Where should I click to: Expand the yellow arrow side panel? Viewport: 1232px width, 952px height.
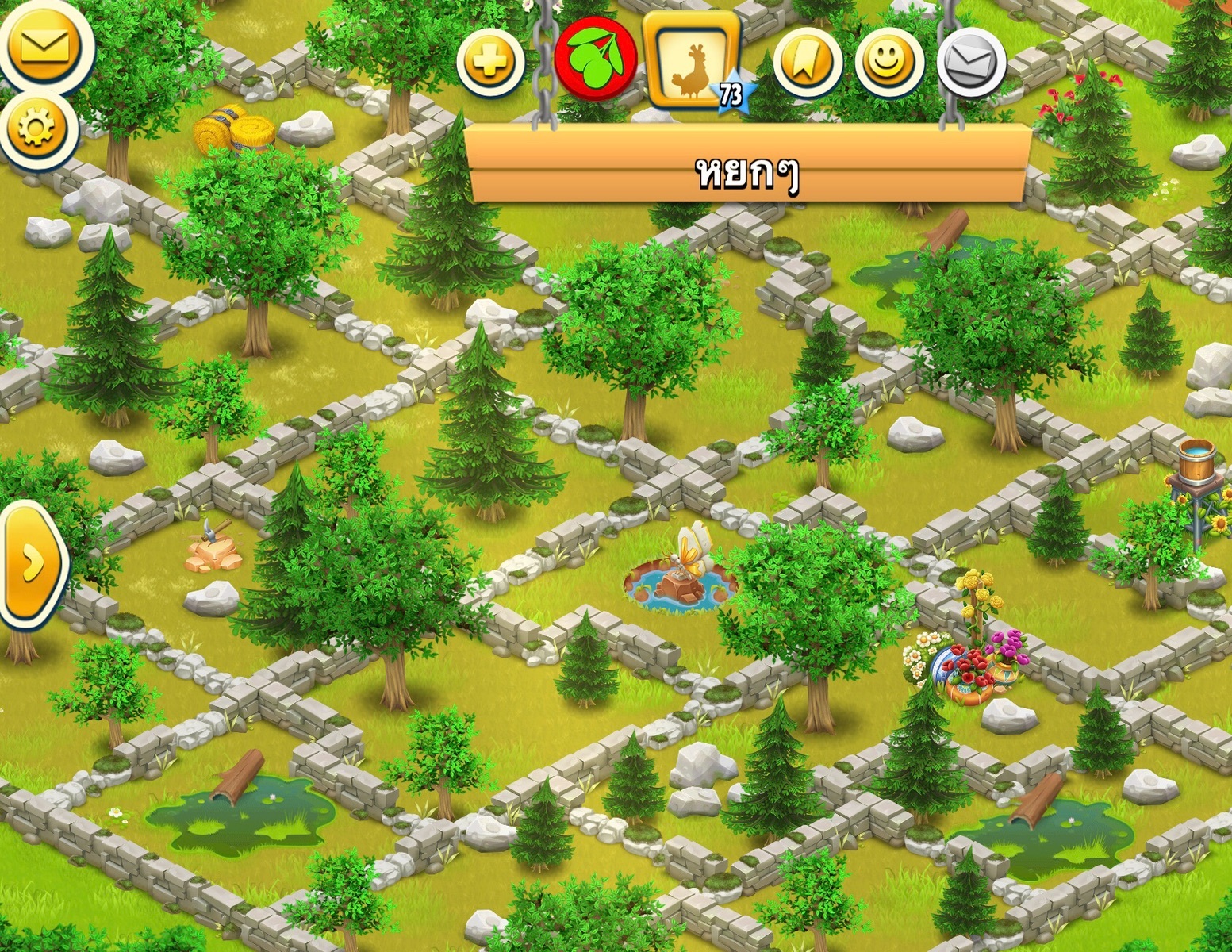click(32, 563)
